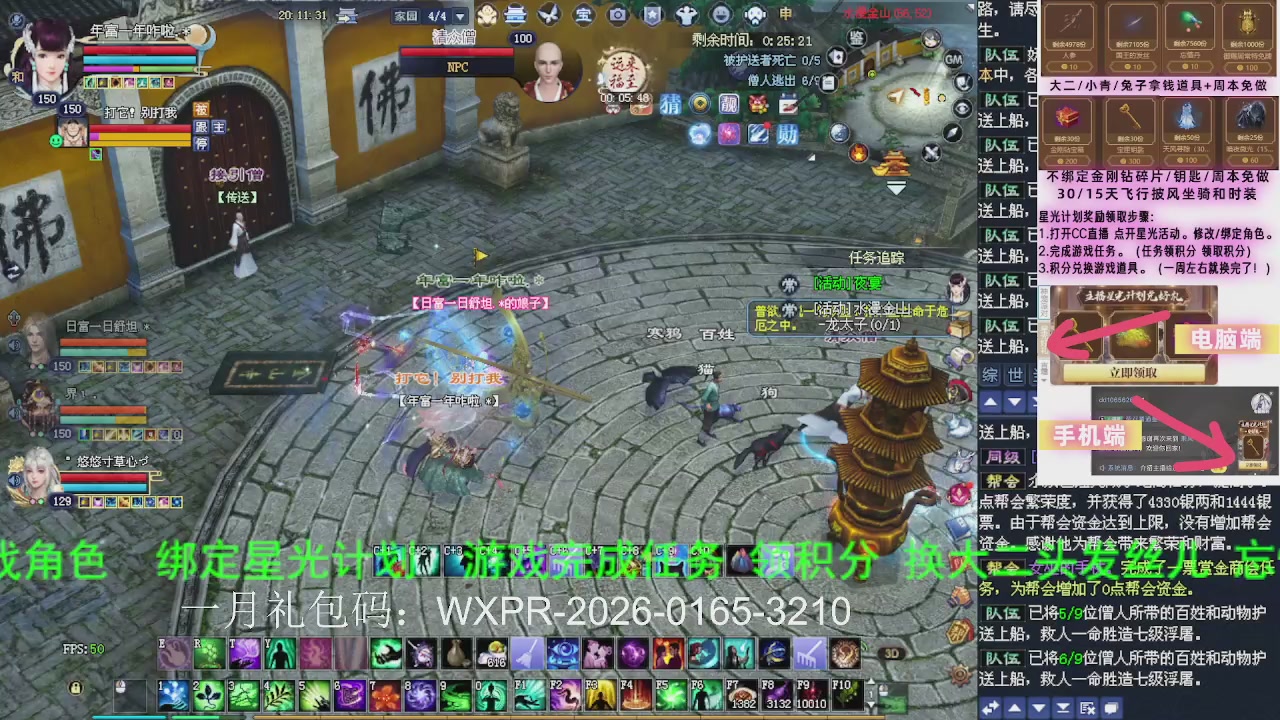Screen dimensions: 1280x720
Task: Open the 靓 appearance icon
Action: click(x=728, y=104)
